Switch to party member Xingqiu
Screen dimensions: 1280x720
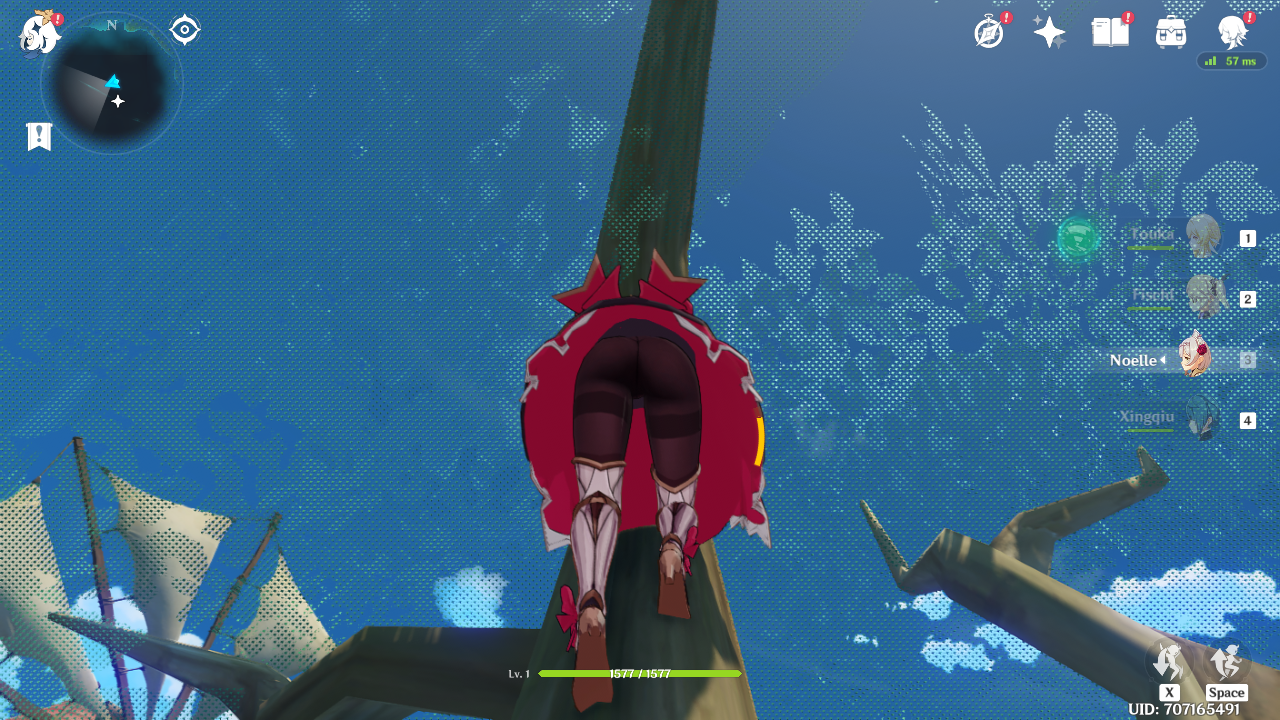click(x=1199, y=419)
